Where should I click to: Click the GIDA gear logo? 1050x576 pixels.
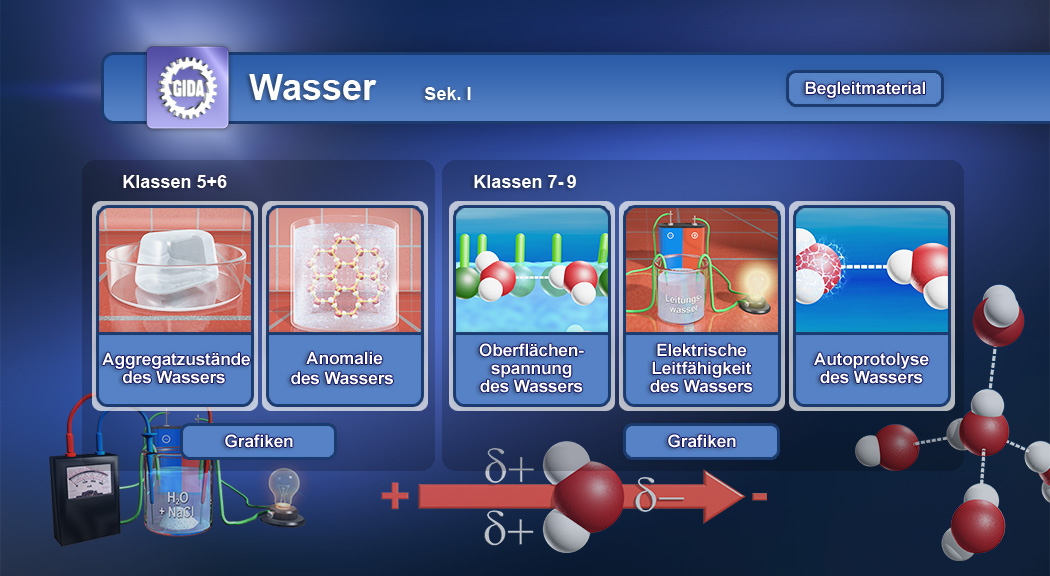[x=187, y=88]
